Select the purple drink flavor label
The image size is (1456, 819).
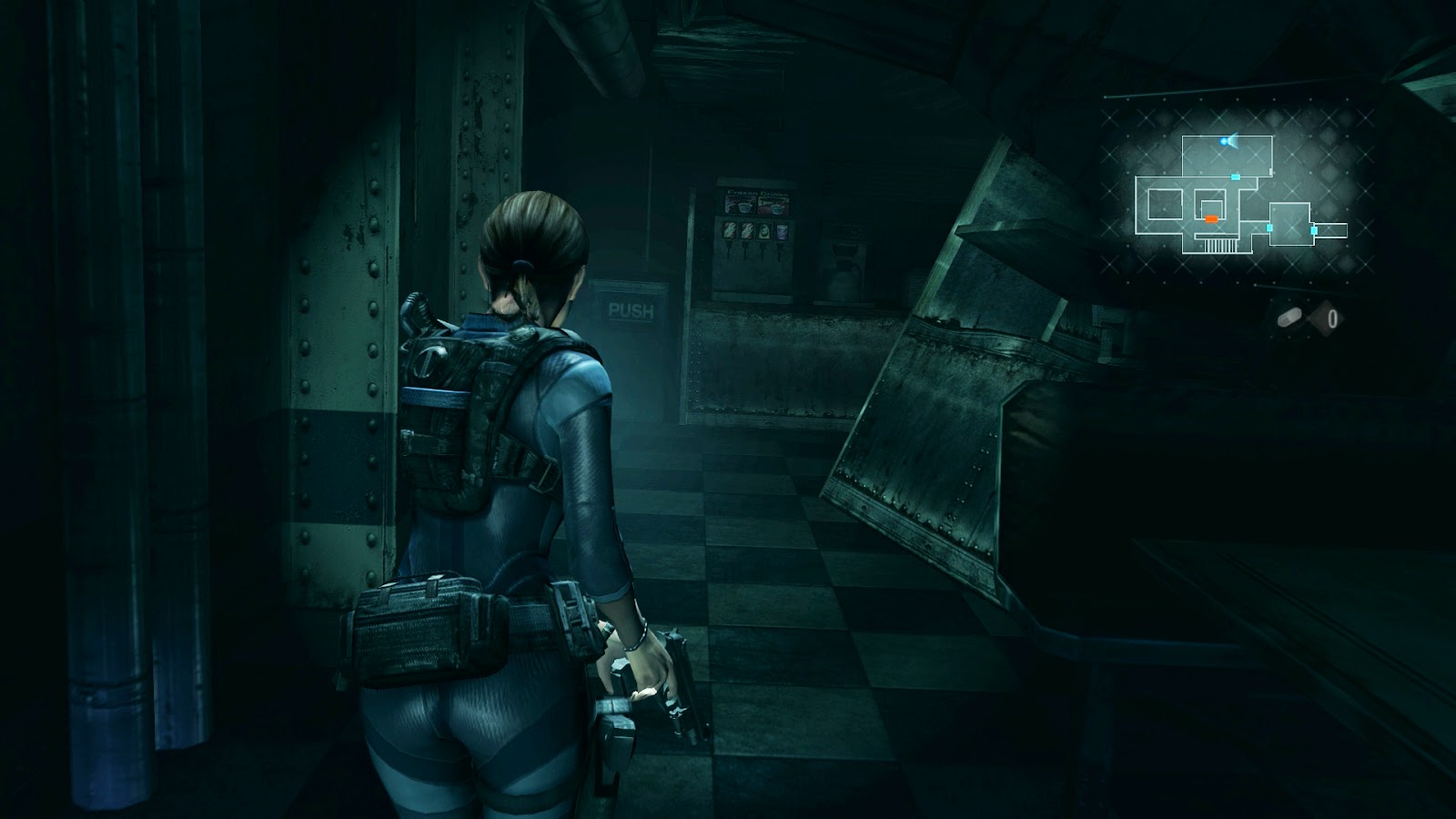782,231
